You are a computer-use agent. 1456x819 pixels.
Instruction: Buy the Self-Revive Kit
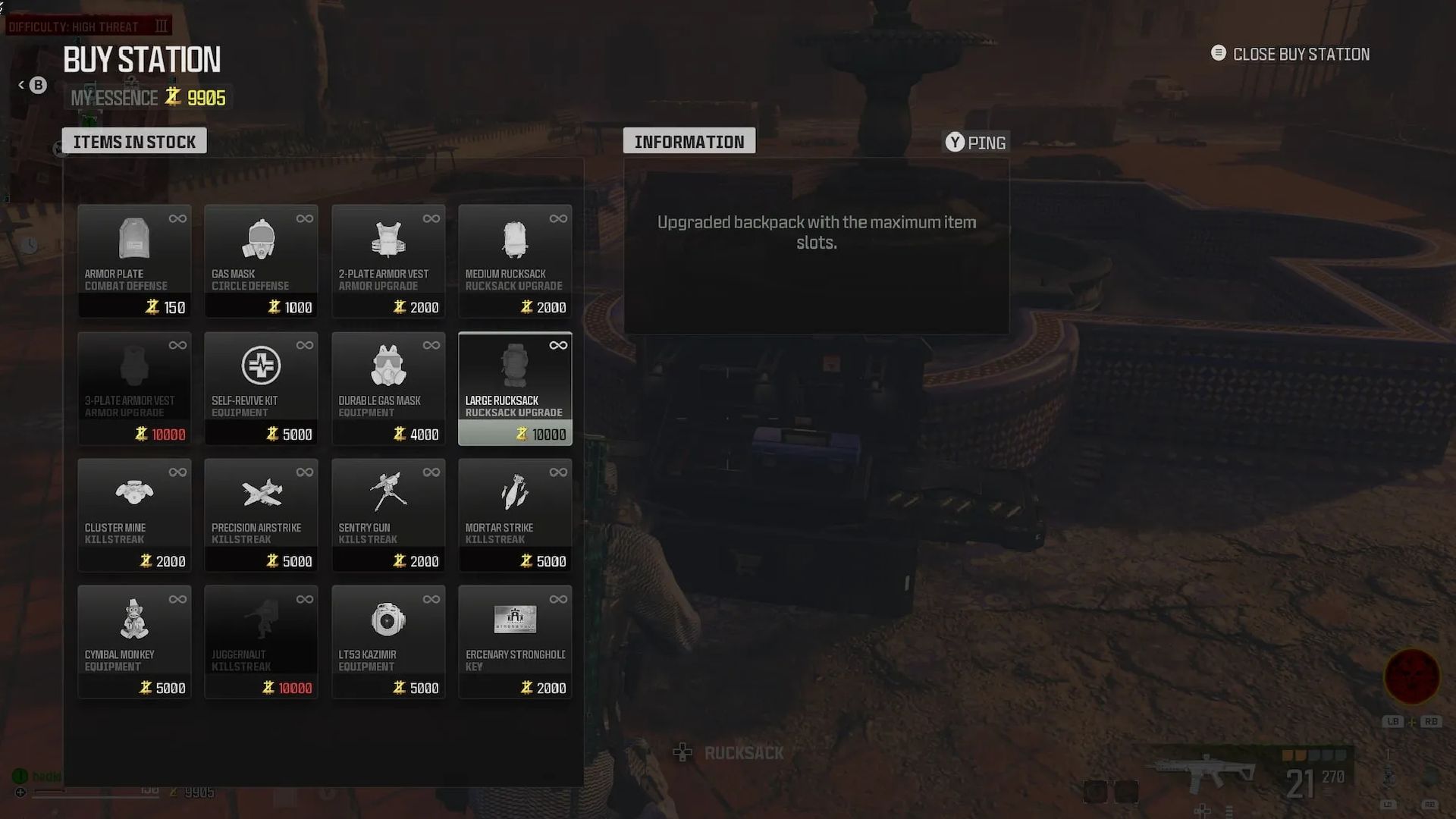coord(261,388)
